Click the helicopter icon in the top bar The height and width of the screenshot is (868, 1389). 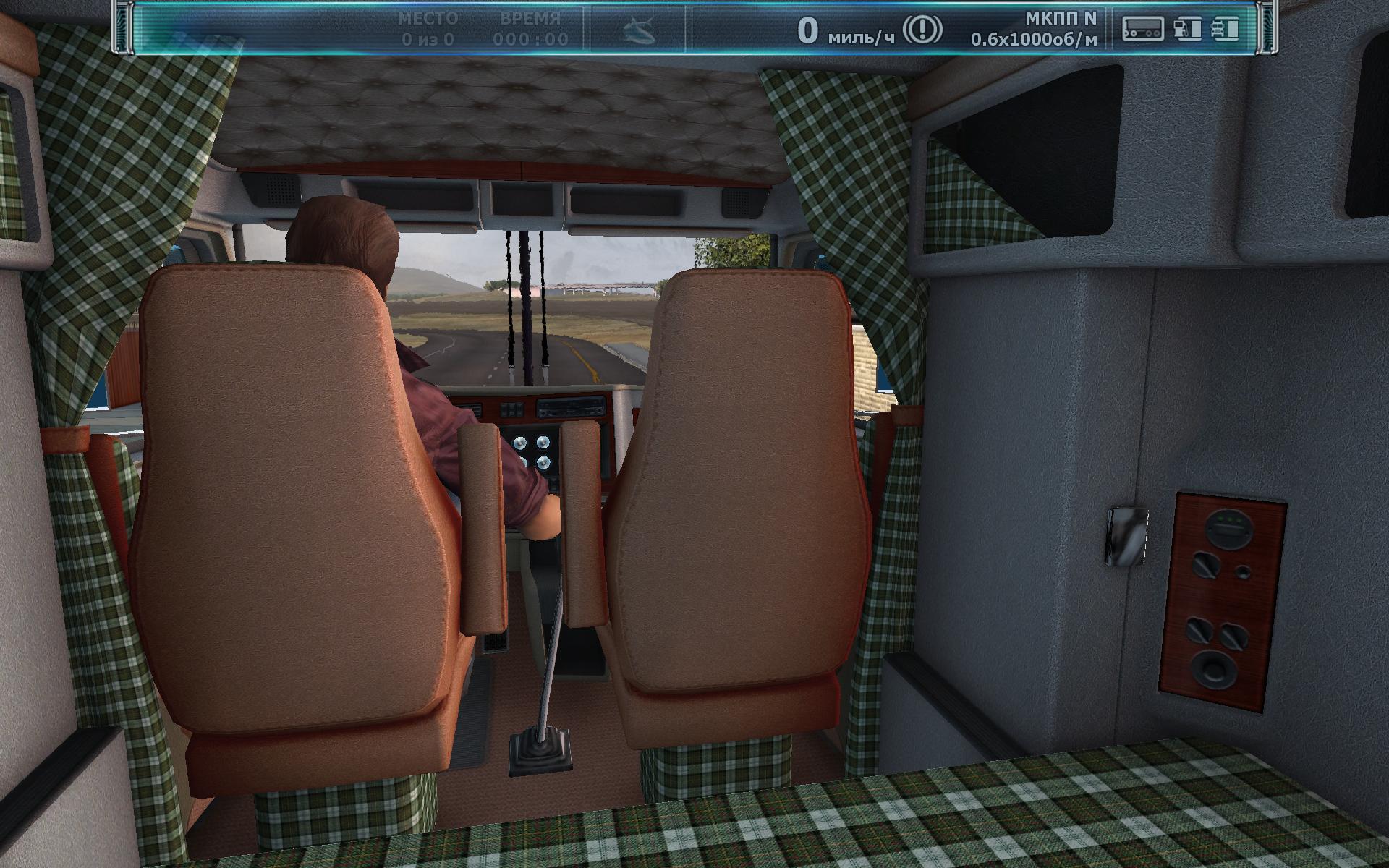tap(640, 30)
